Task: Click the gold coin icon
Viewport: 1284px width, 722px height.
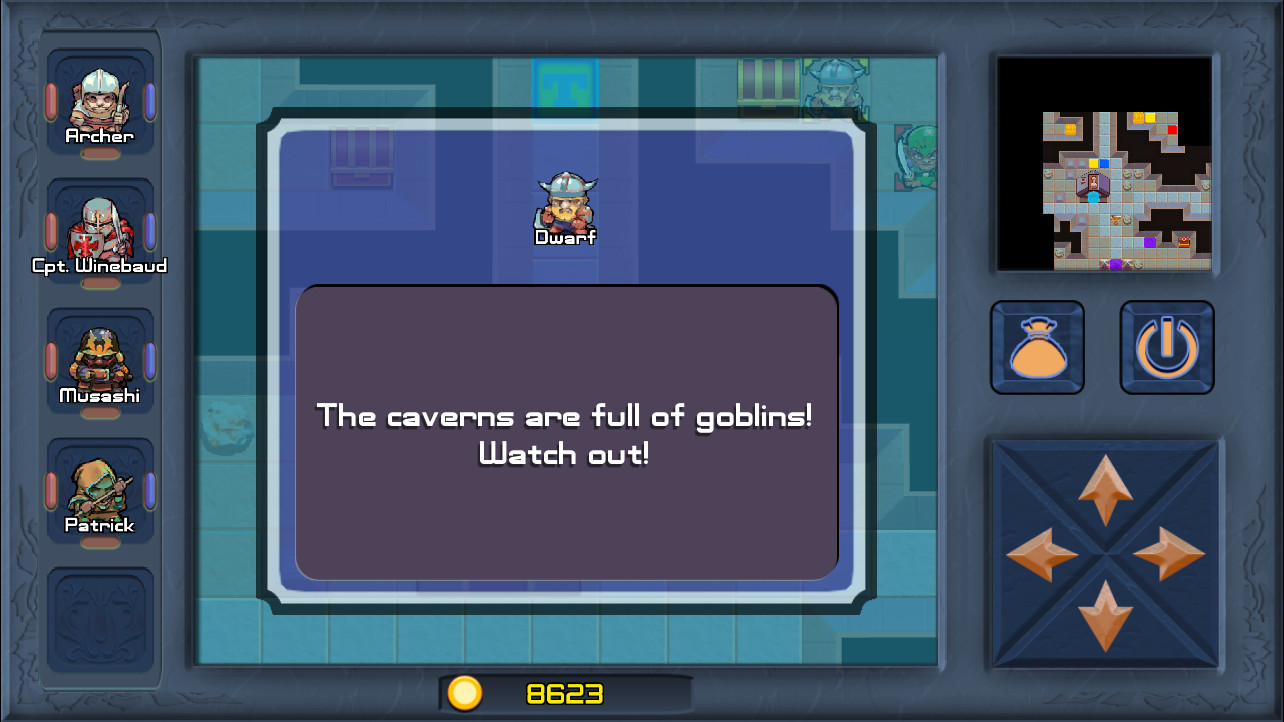Action: [464, 692]
